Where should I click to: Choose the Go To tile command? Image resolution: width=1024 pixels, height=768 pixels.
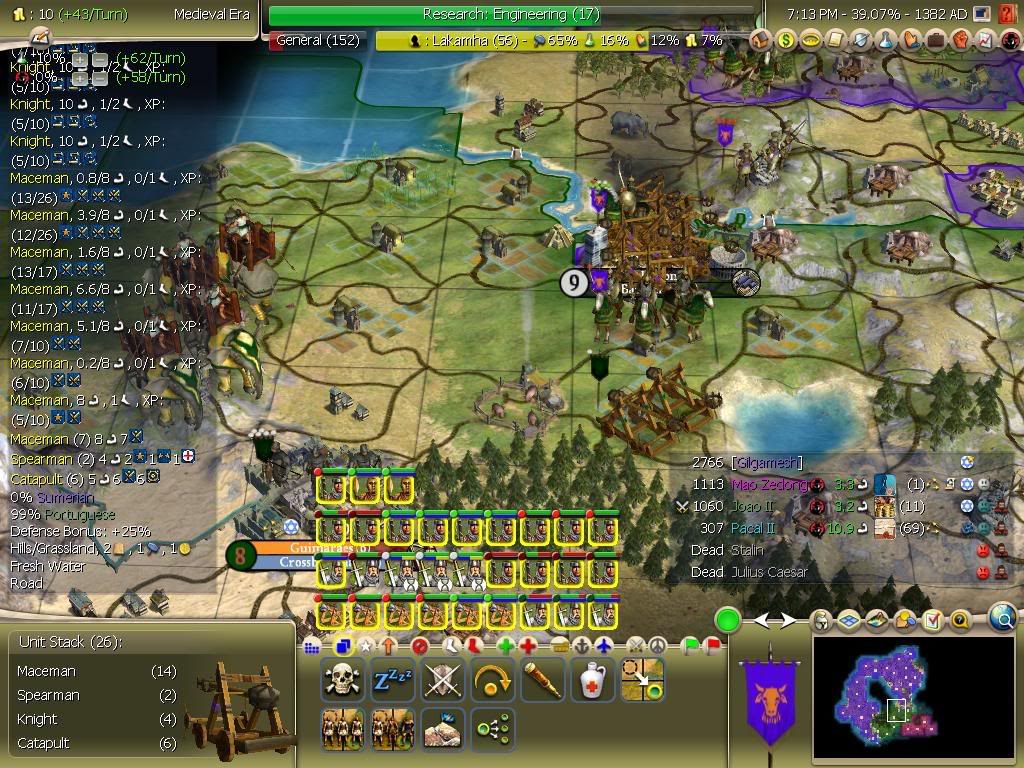click(642, 680)
